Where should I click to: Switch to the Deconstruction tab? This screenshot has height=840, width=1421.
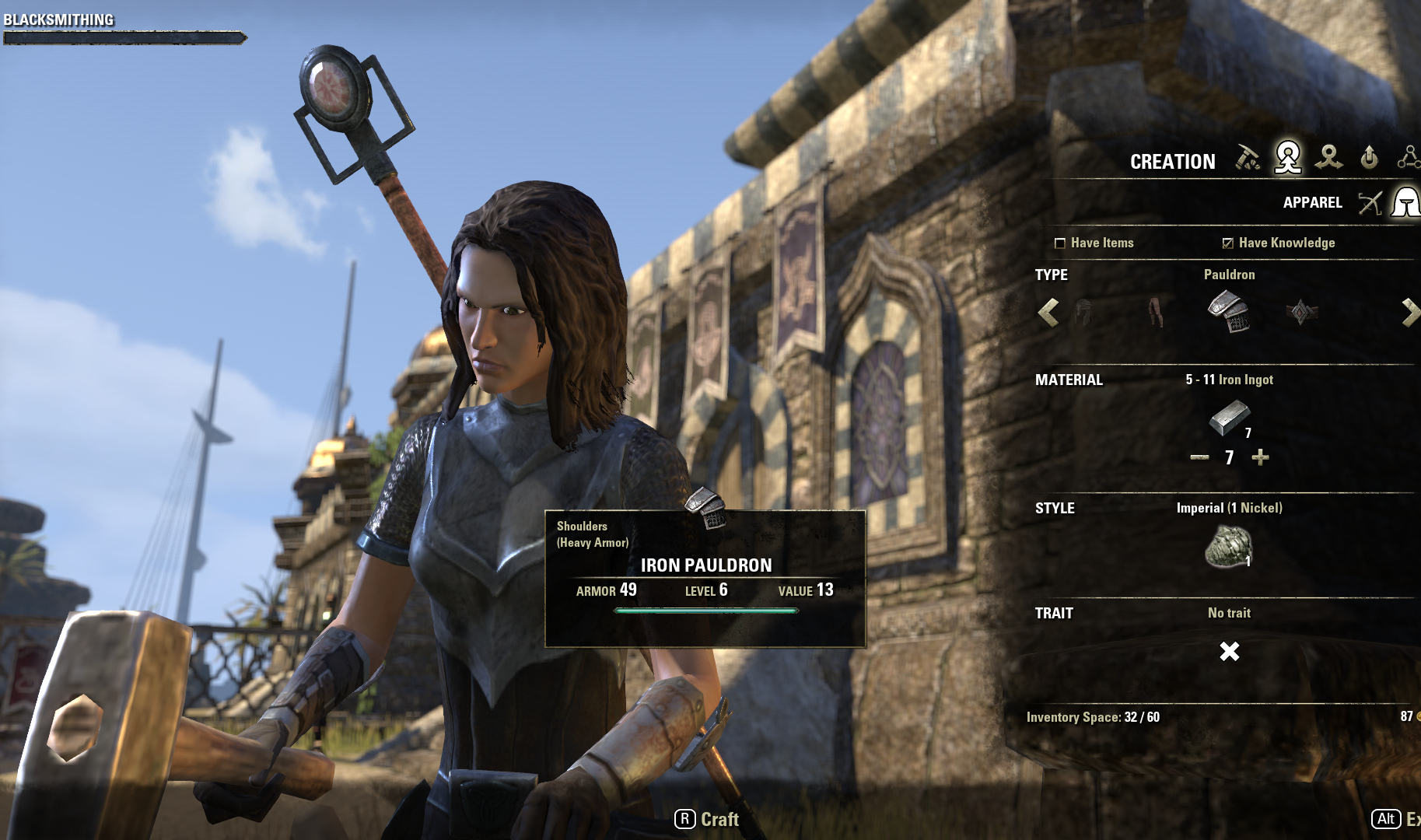point(1328,158)
